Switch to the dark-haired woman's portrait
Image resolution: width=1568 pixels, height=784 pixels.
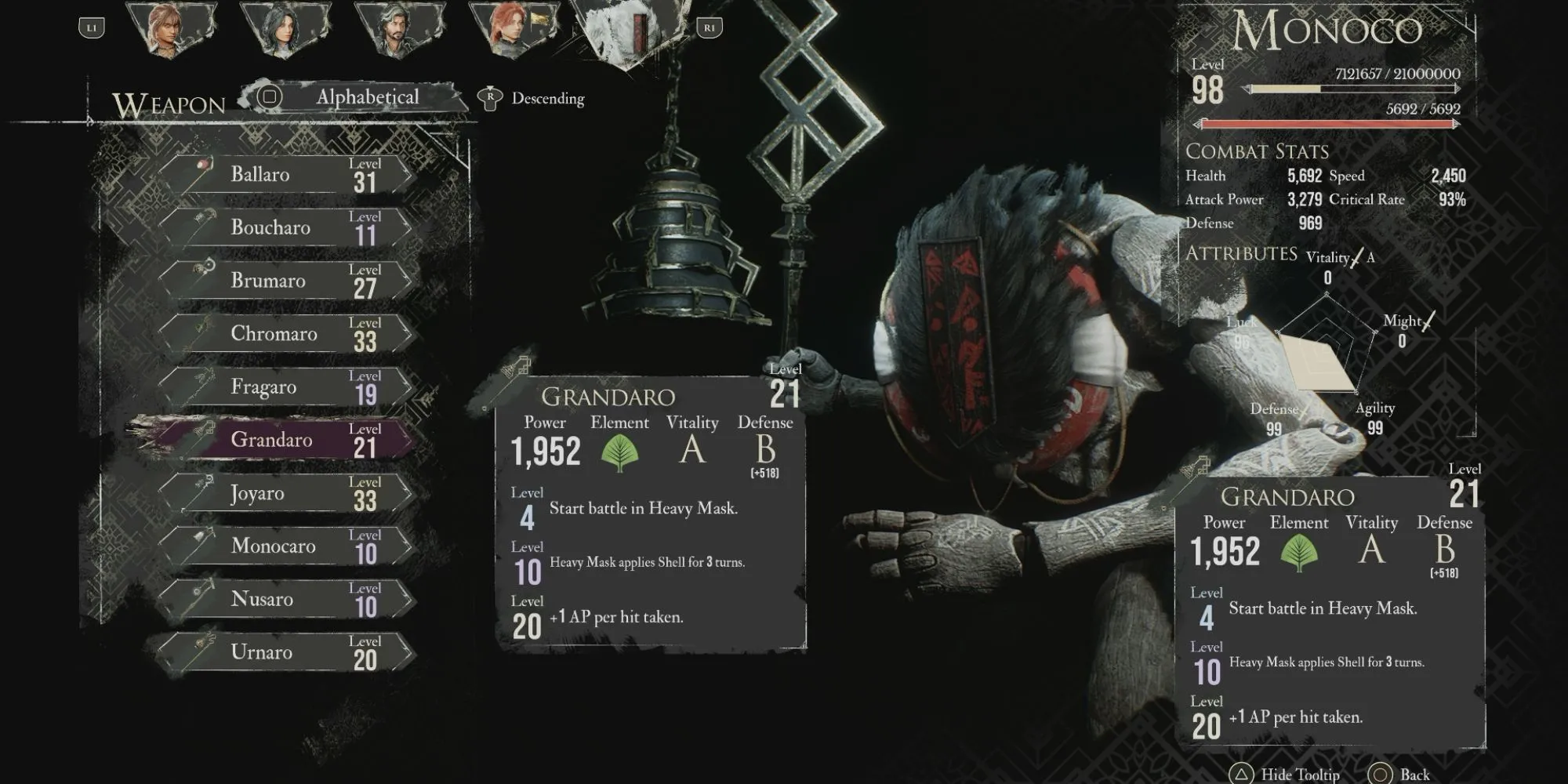click(x=284, y=30)
